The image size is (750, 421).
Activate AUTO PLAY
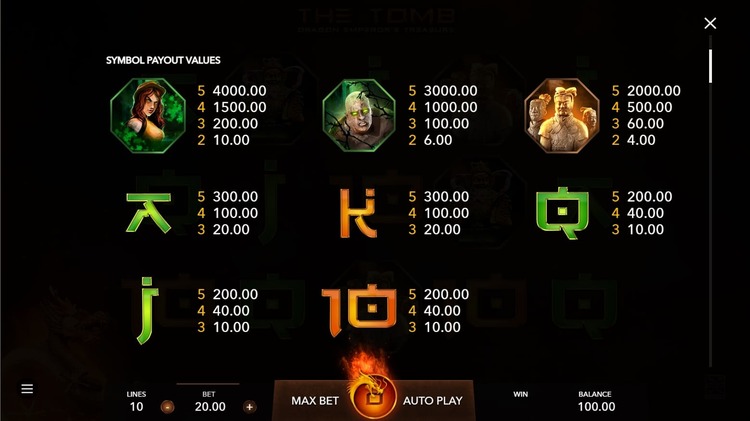[432, 401]
